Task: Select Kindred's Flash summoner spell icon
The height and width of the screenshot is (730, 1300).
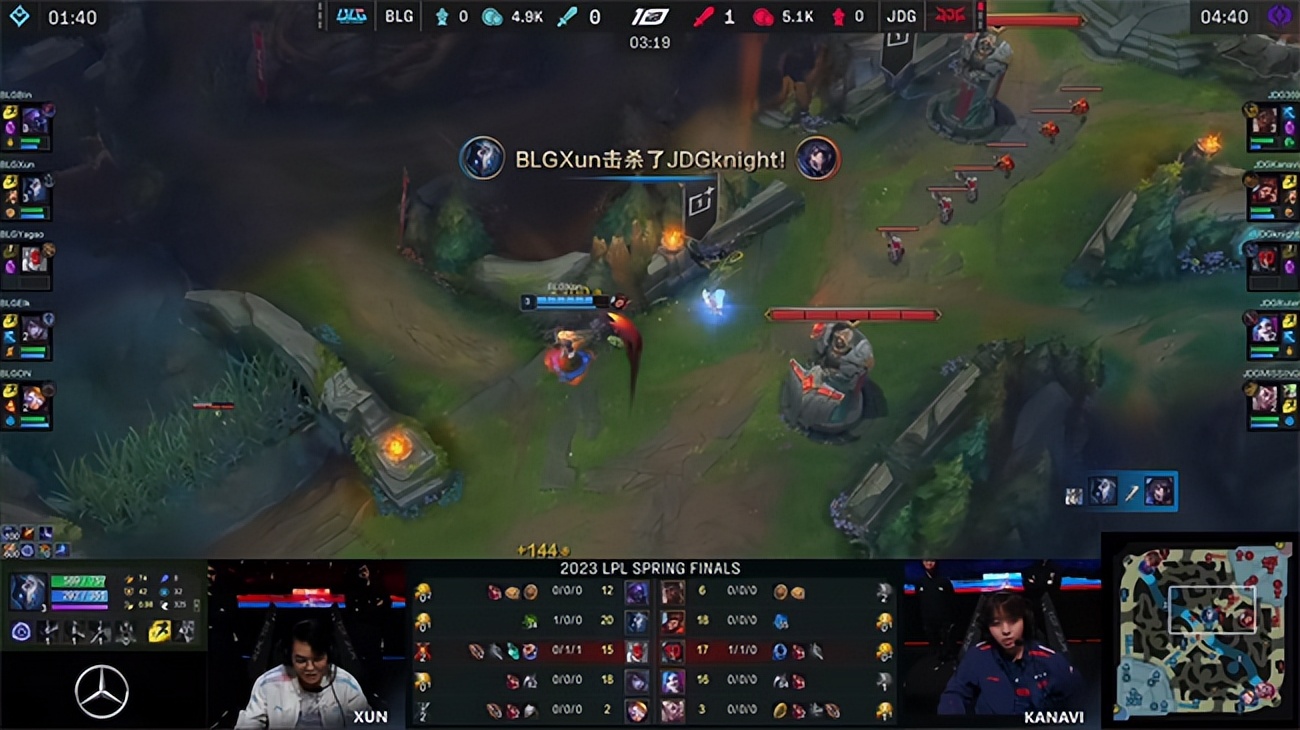Action: point(159,631)
